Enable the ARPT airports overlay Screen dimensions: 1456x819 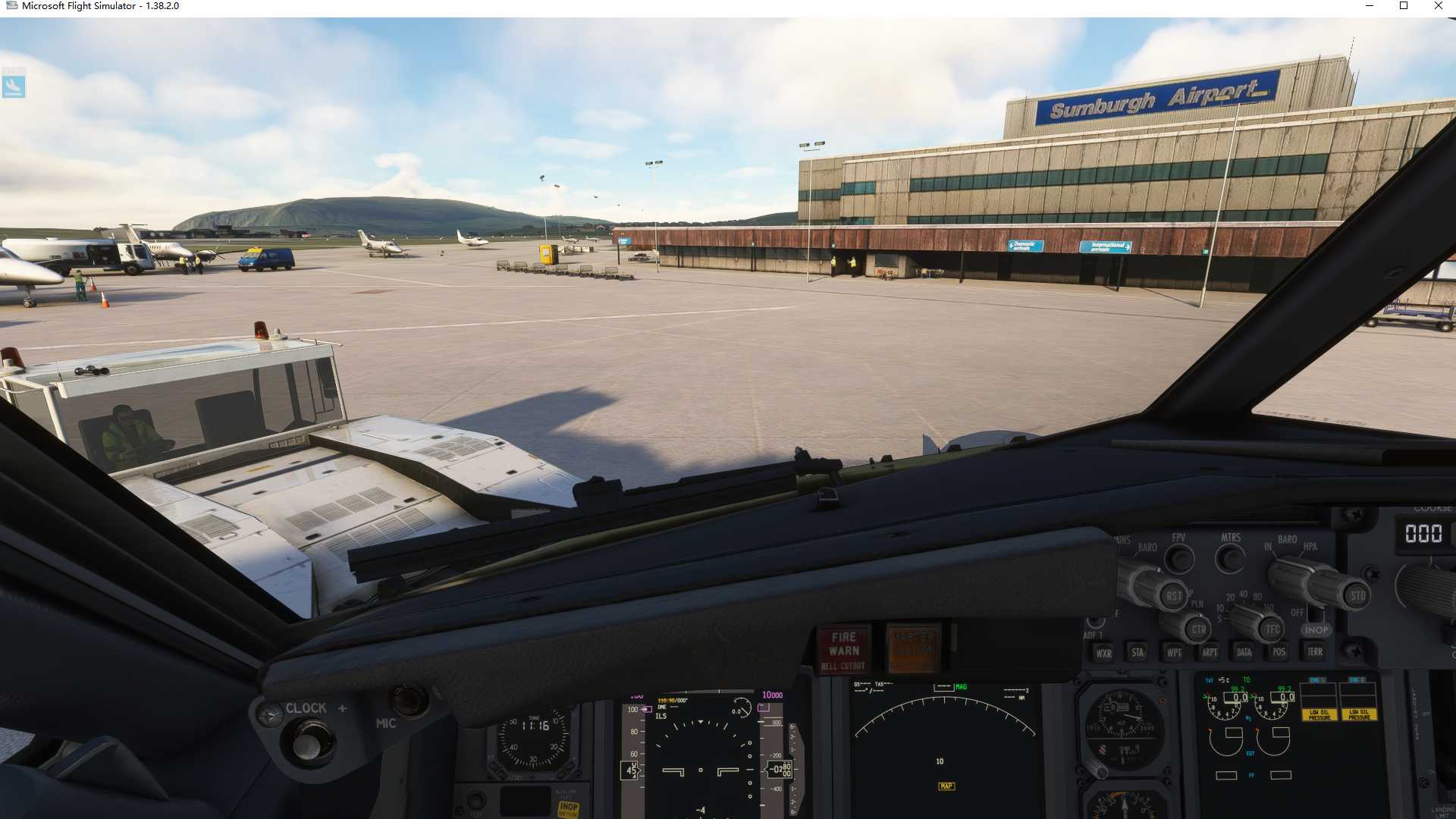click(1210, 652)
